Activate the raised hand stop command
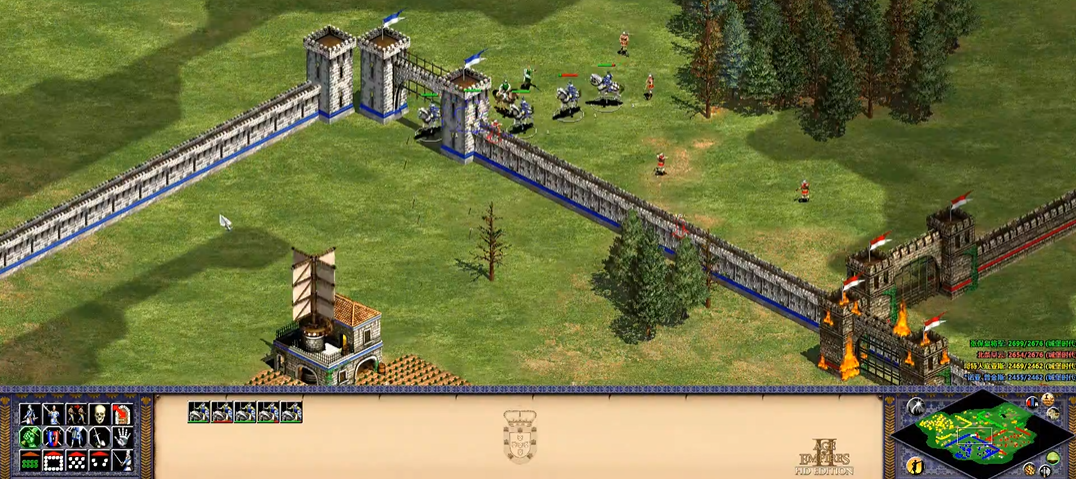1076x479 pixels. click(122, 438)
